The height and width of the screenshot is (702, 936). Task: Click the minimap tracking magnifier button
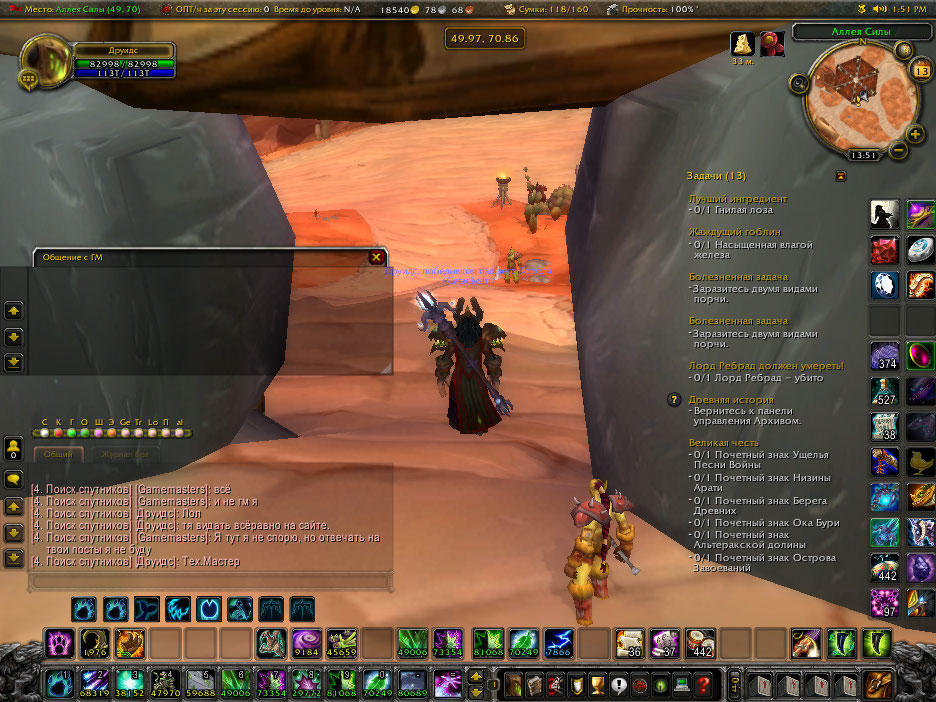point(799,85)
